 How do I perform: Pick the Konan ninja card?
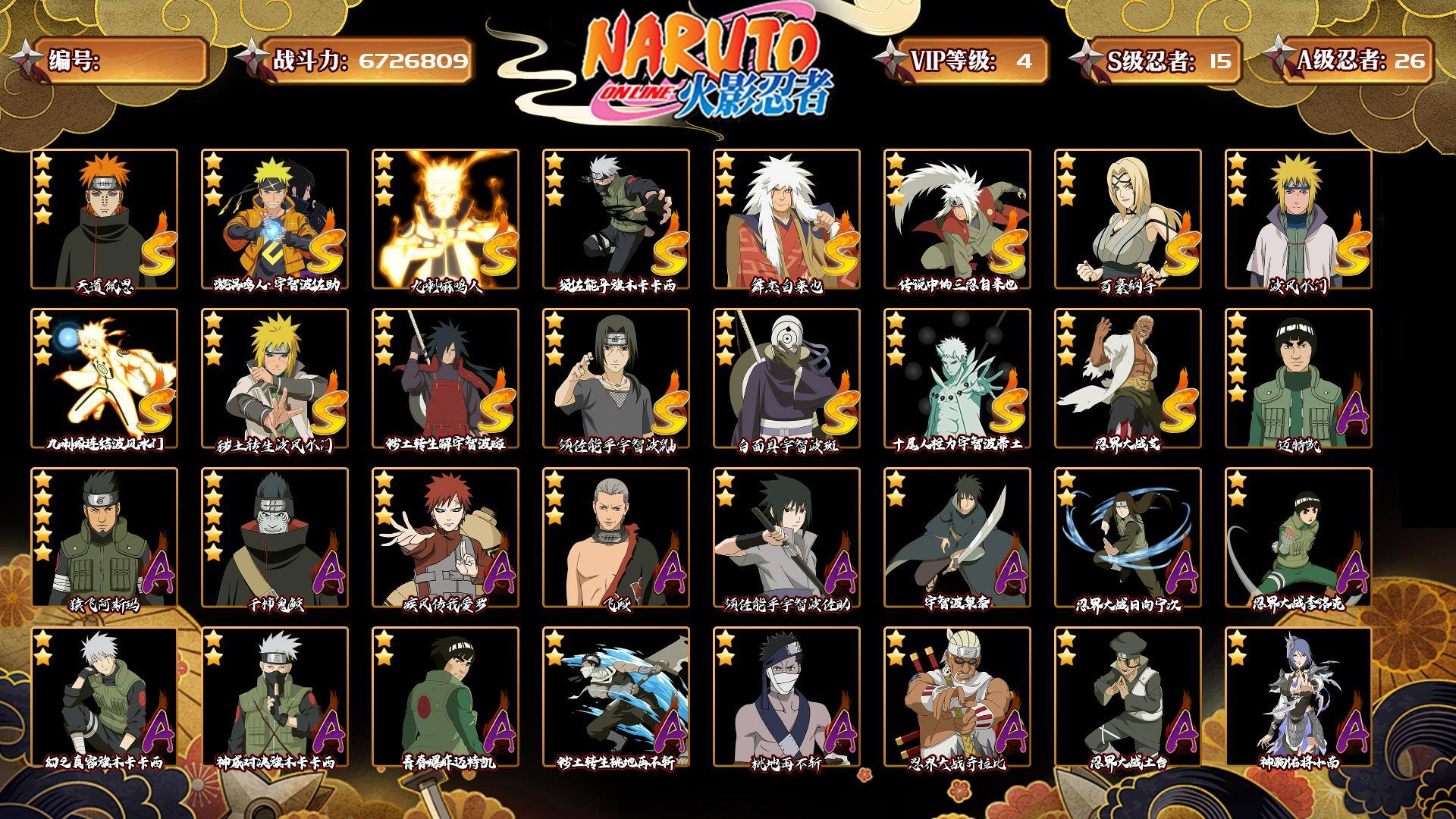1298,696
